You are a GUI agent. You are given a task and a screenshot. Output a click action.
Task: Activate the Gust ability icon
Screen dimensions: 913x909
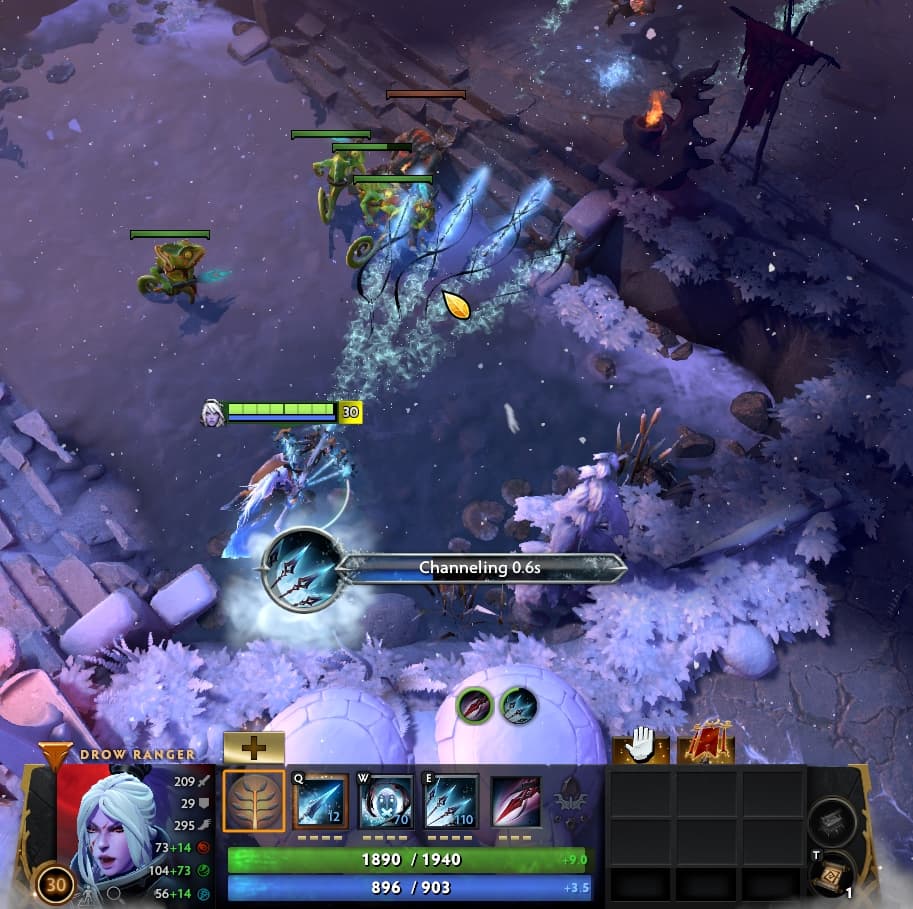[386, 801]
